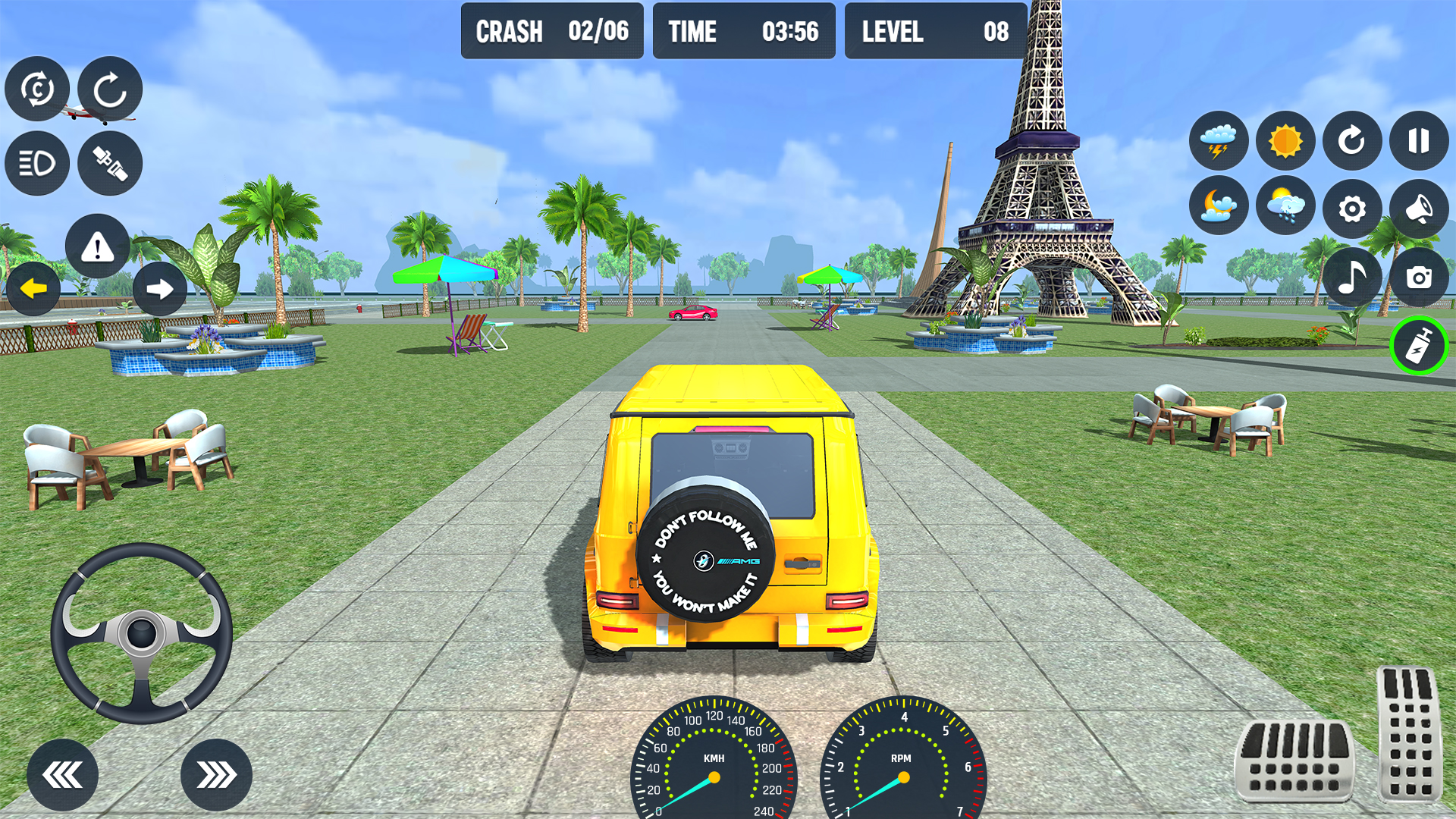Switch weather to thunderstorm

tap(1219, 141)
